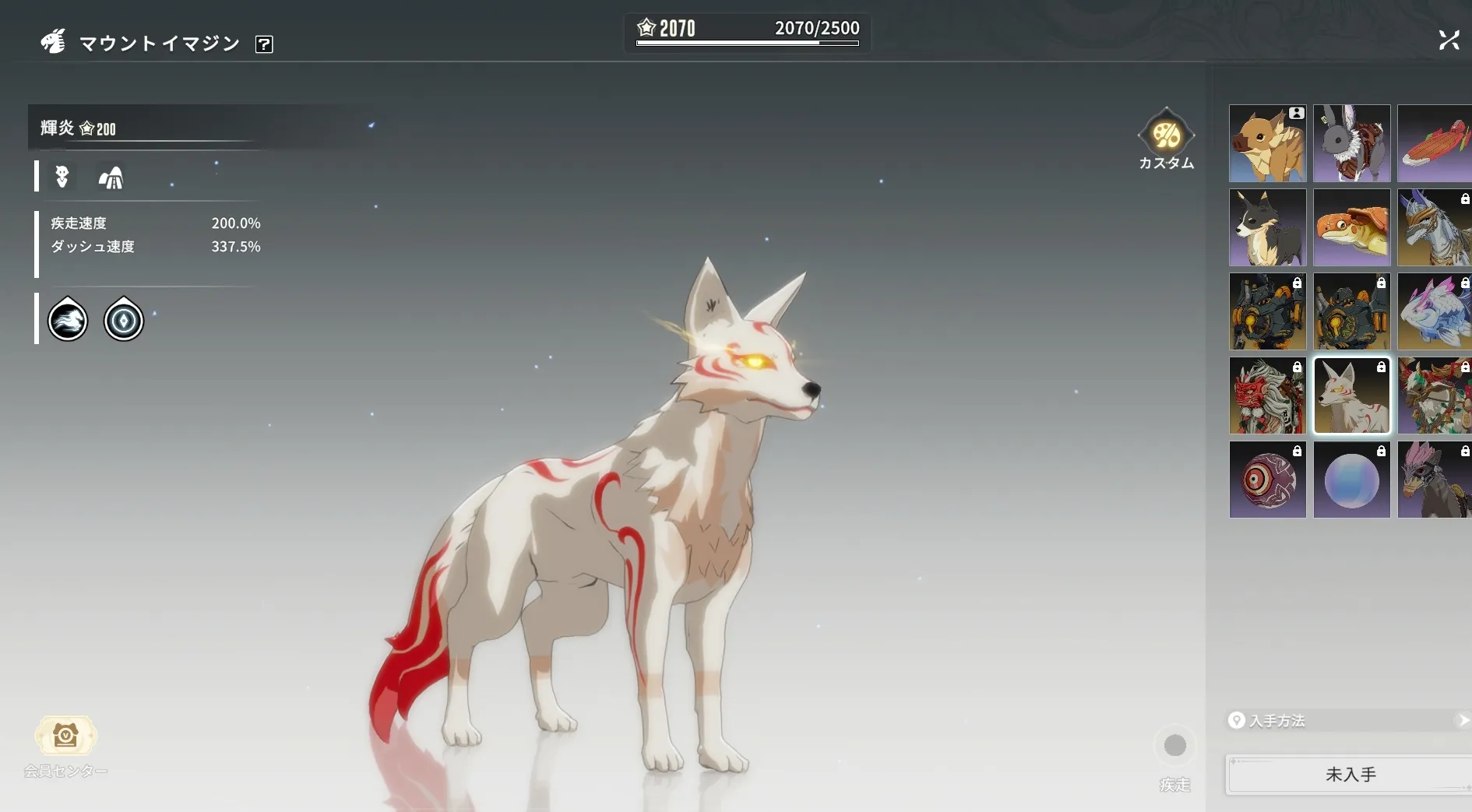Viewport: 1472px width, 812px height.
Task: Pick the blue sphere mount thumbnail
Action: [1351, 480]
